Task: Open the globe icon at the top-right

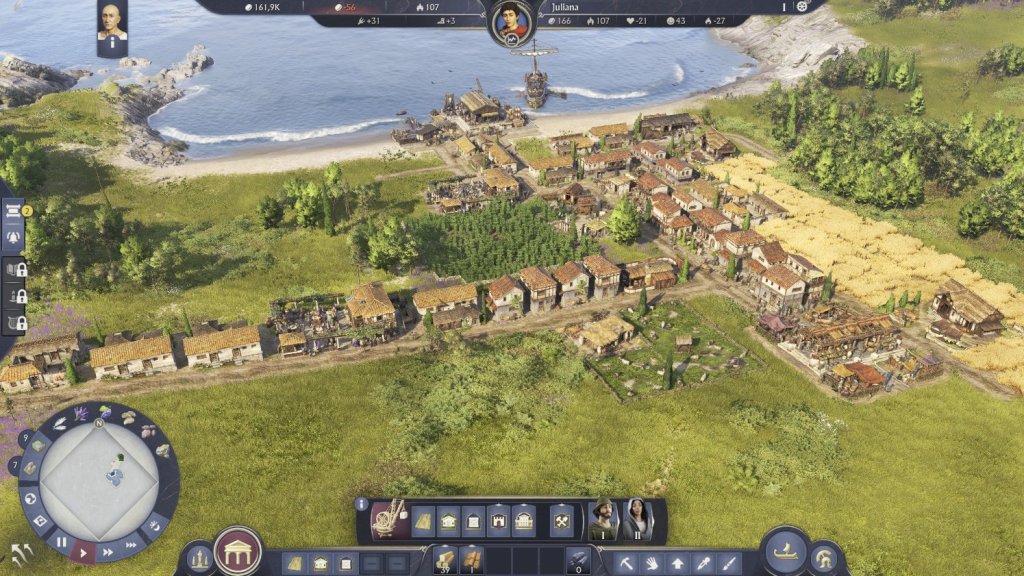Action: pyautogui.click(x=802, y=7)
